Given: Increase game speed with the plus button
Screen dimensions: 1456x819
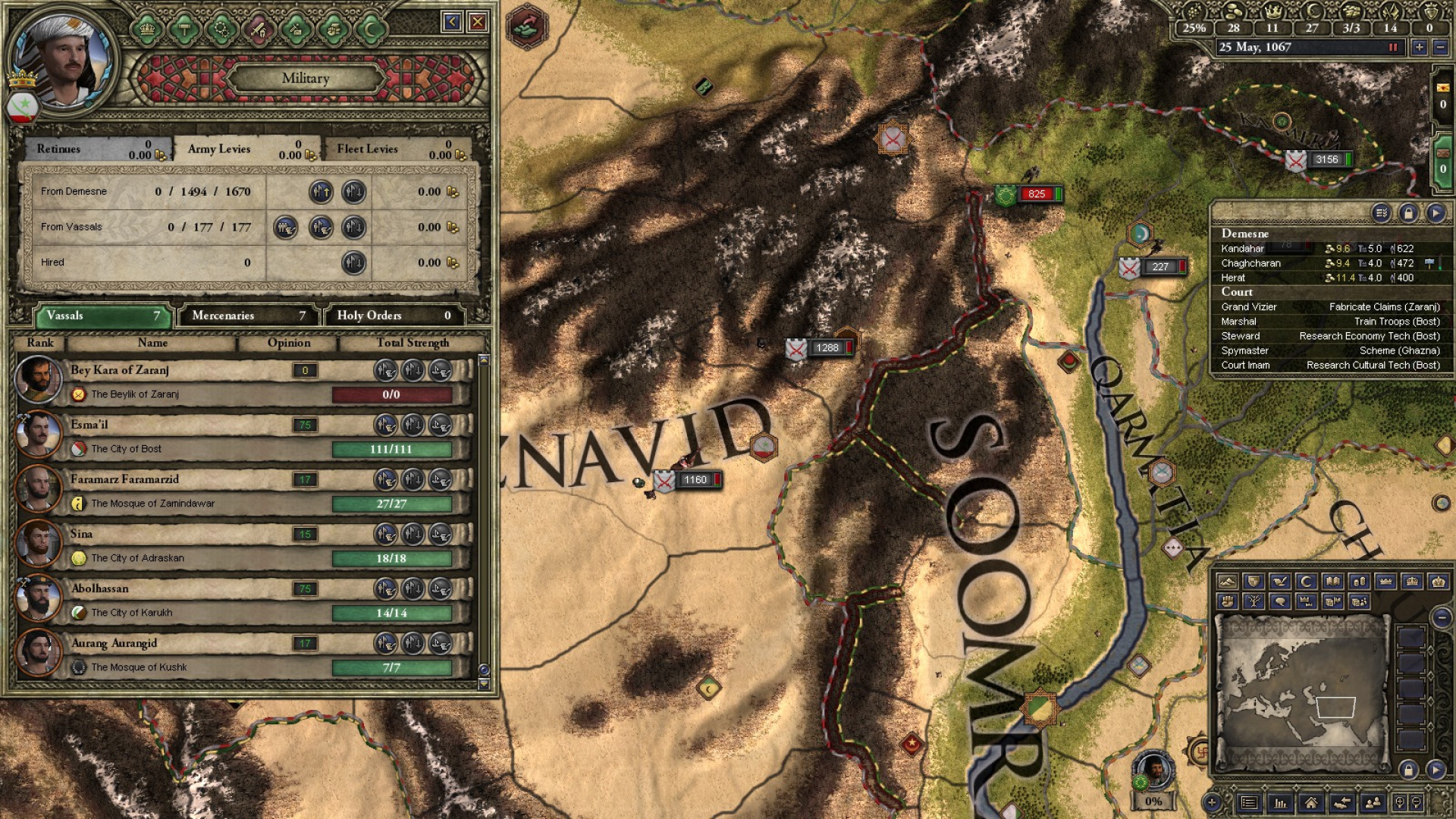Looking at the screenshot, I should tap(1420, 47).
